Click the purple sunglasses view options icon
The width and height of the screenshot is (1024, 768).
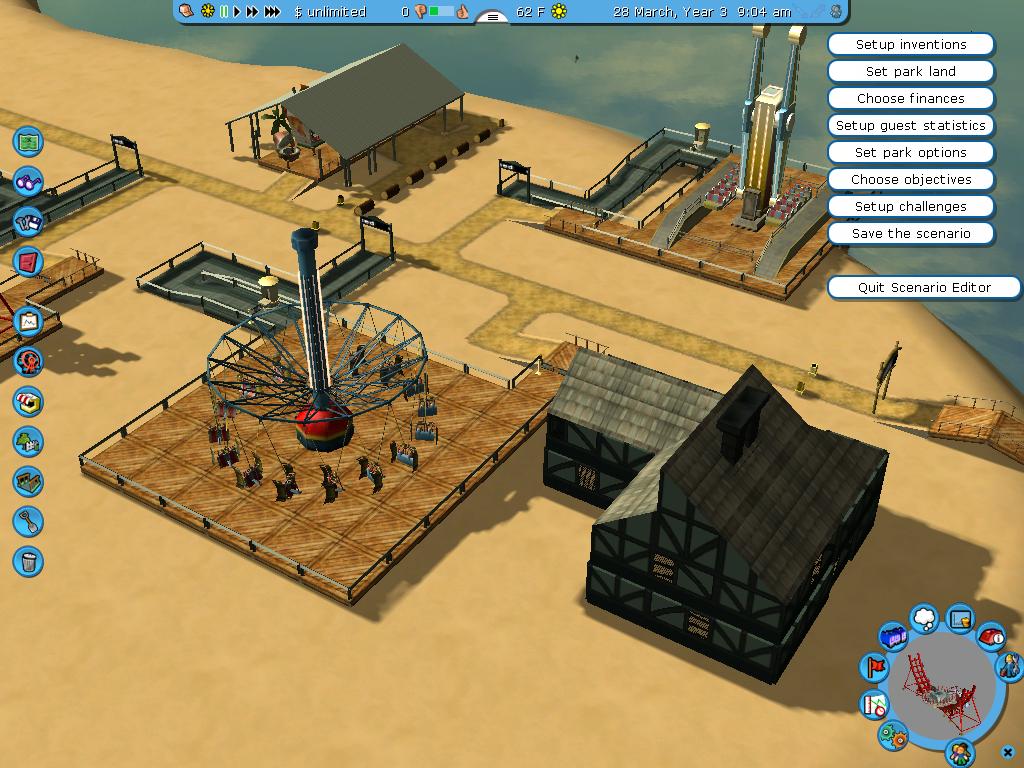click(28, 183)
